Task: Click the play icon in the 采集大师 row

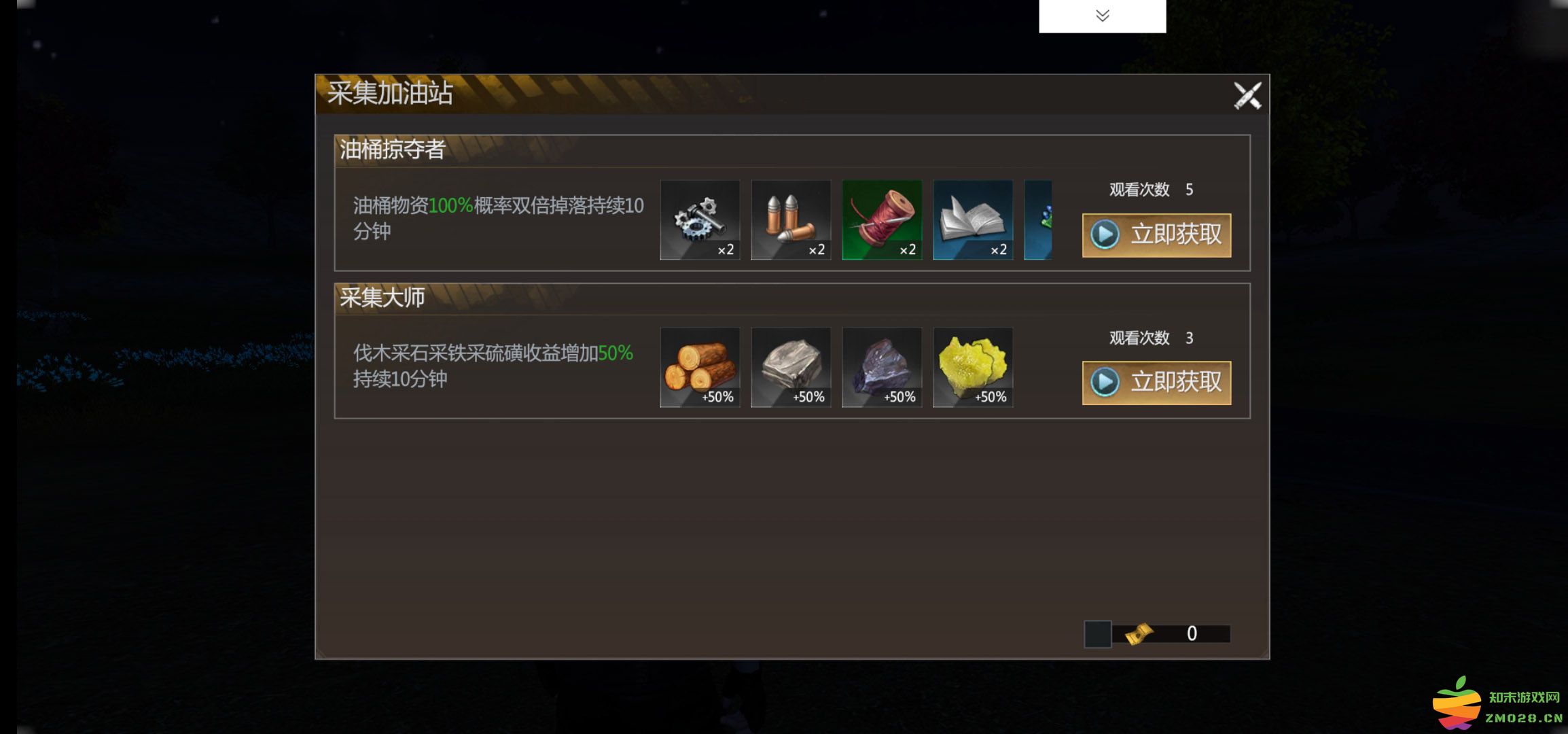Action: pyautogui.click(x=1106, y=382)
